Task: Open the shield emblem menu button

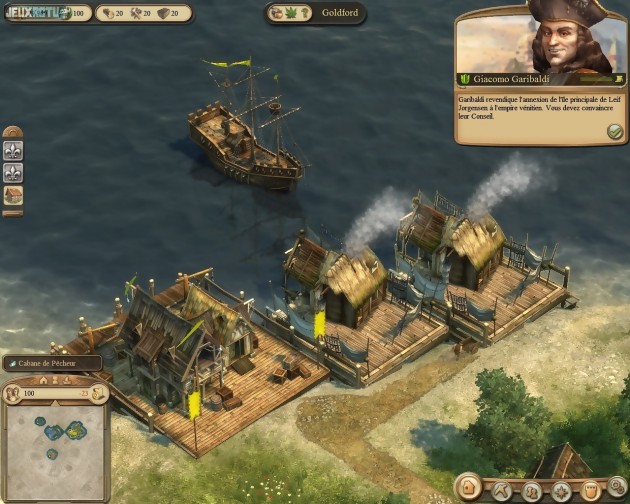Action: click(591, 491)
